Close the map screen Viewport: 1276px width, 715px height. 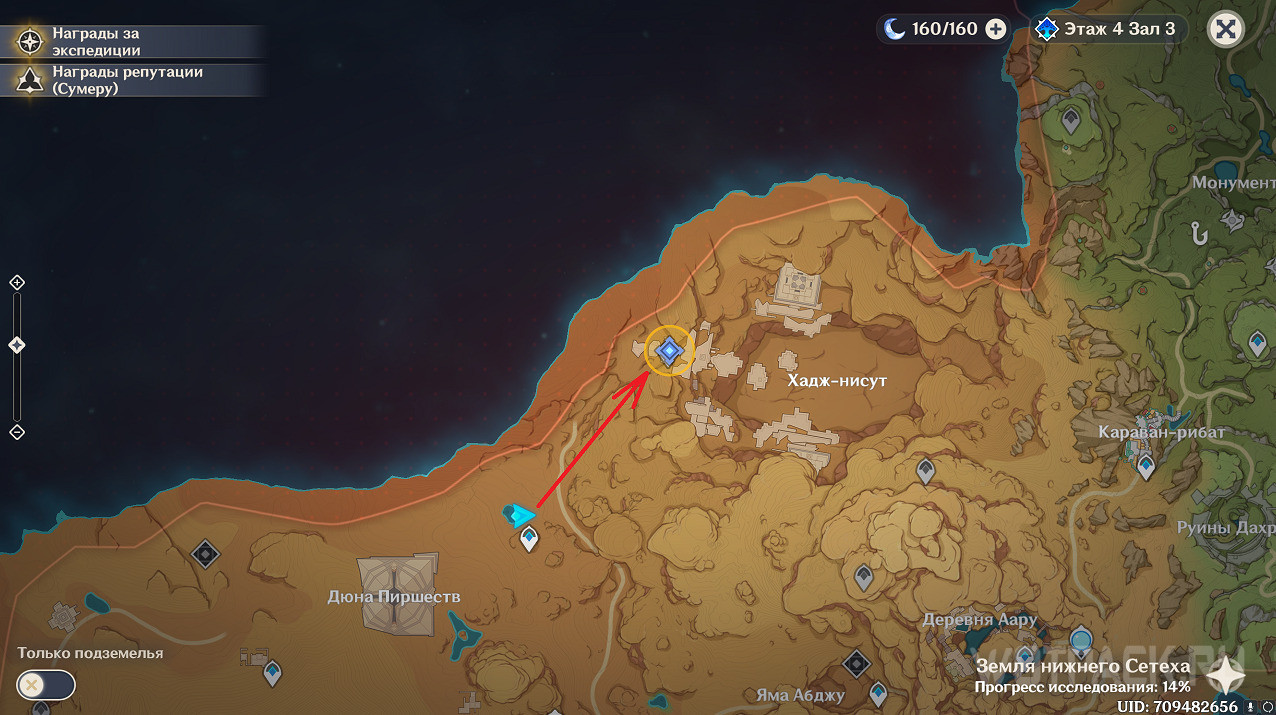pos(1226,29)
